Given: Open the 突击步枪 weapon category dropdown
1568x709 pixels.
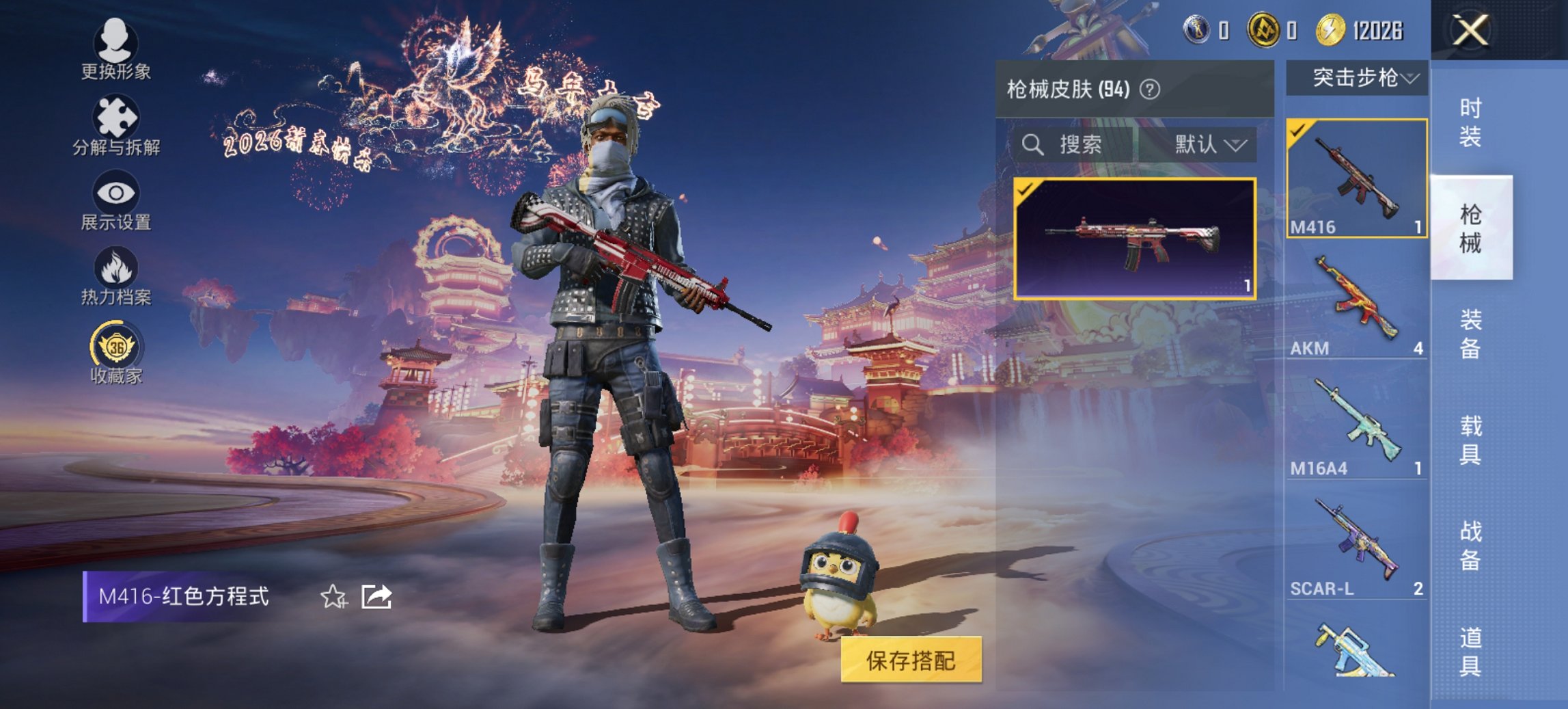Looking at the screenshot, I should [x=1360, y=77].
